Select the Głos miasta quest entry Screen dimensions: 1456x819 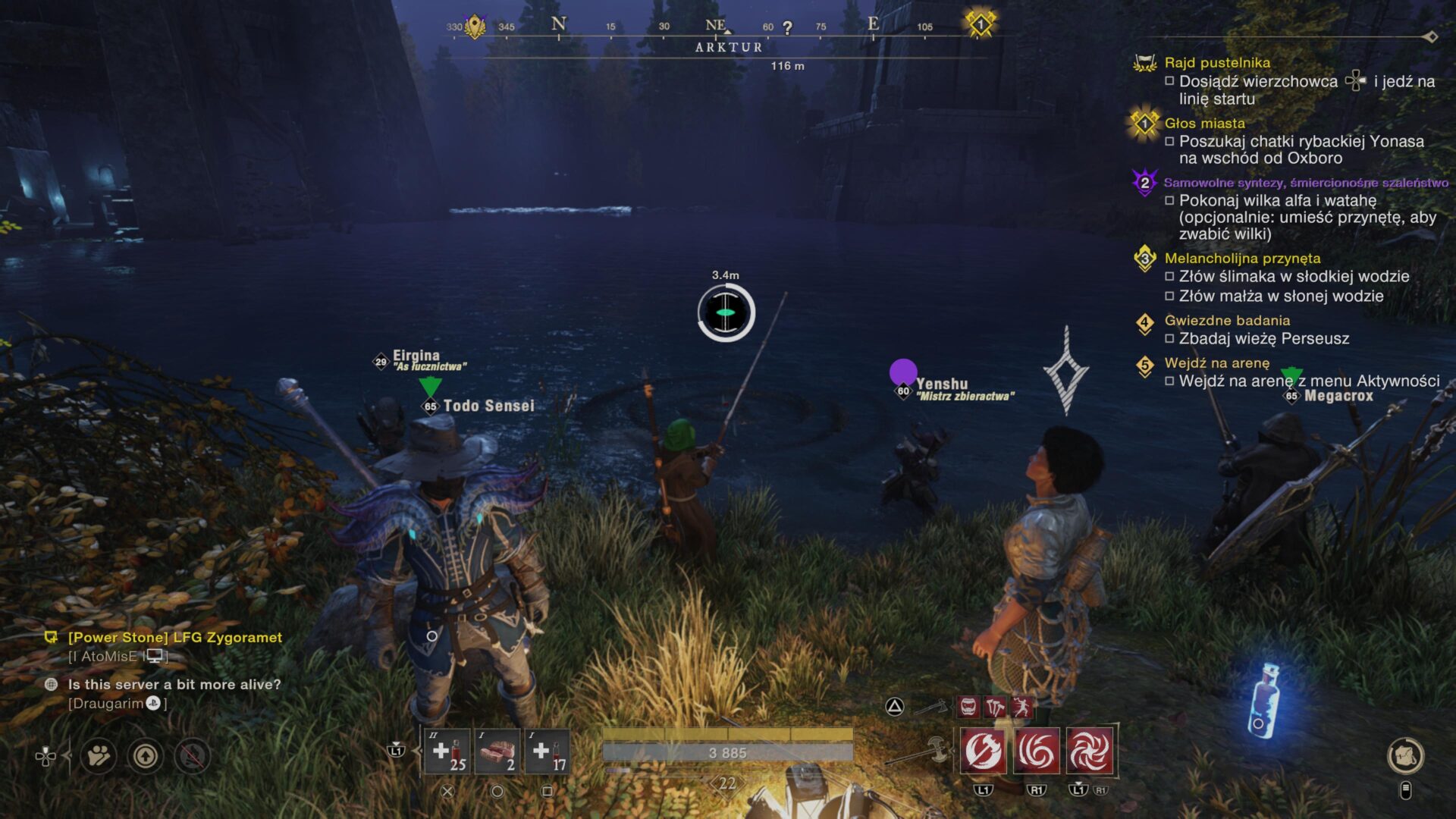pos(1204,123)
